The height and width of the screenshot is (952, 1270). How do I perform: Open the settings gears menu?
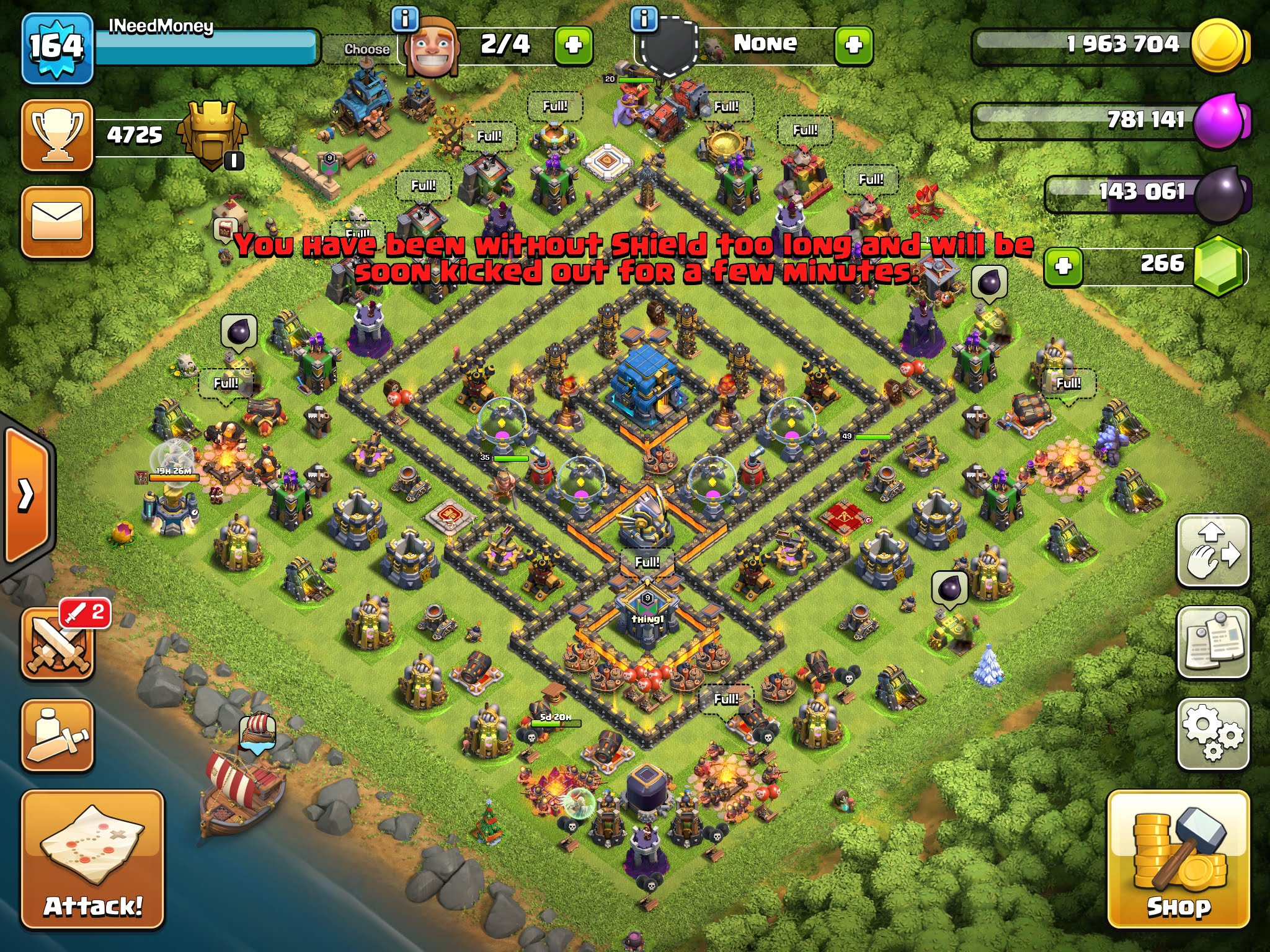(x=1212, y=734)
